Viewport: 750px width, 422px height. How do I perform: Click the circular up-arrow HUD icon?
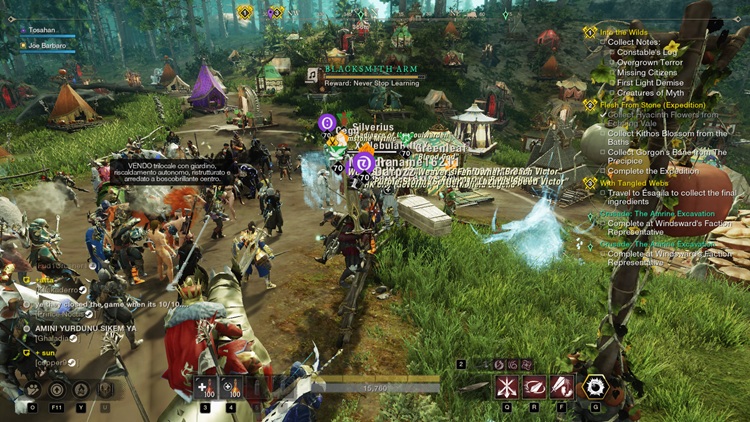tap(57, 390)
